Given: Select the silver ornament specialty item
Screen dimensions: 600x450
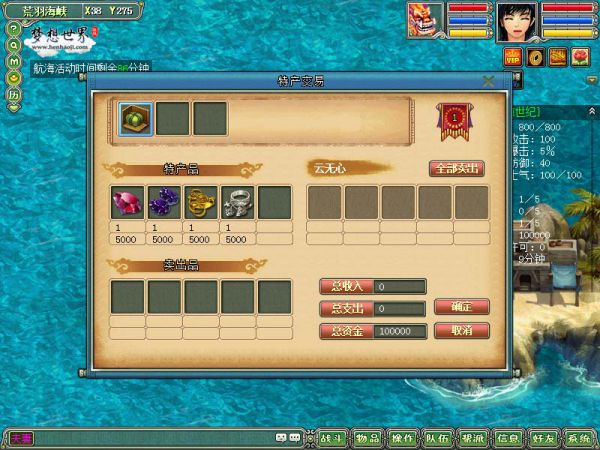Looking at the screenshot, I should click(237, 203).
